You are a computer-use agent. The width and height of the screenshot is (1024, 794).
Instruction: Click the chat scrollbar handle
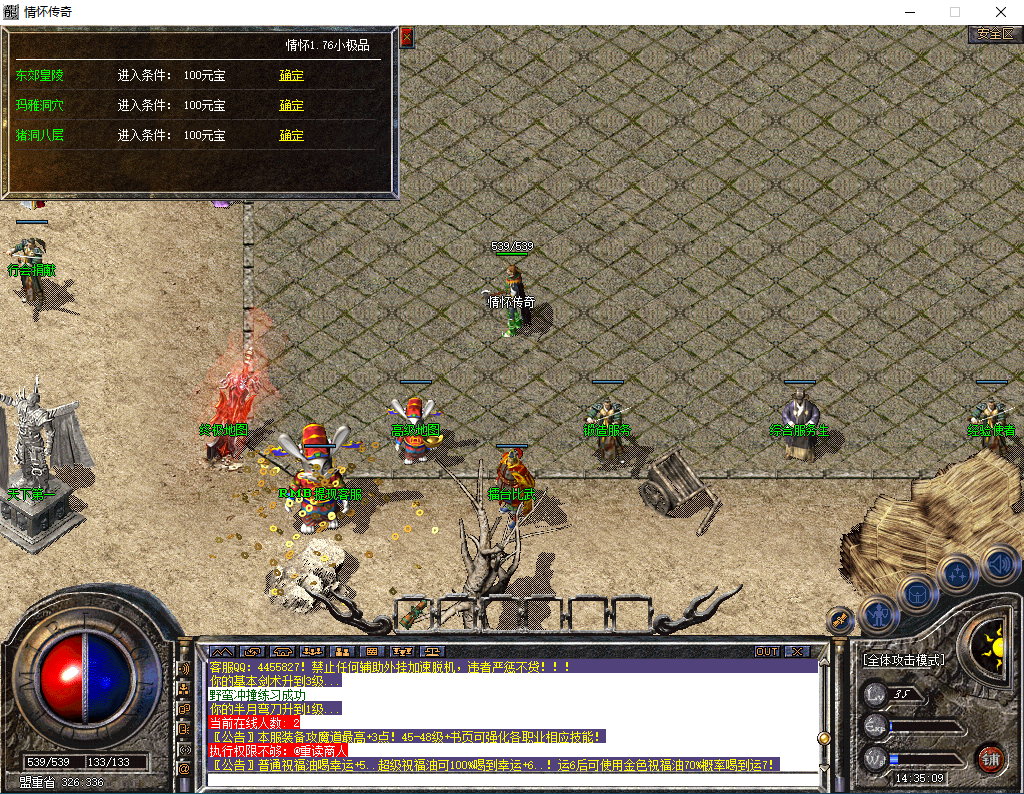(824, 738)
